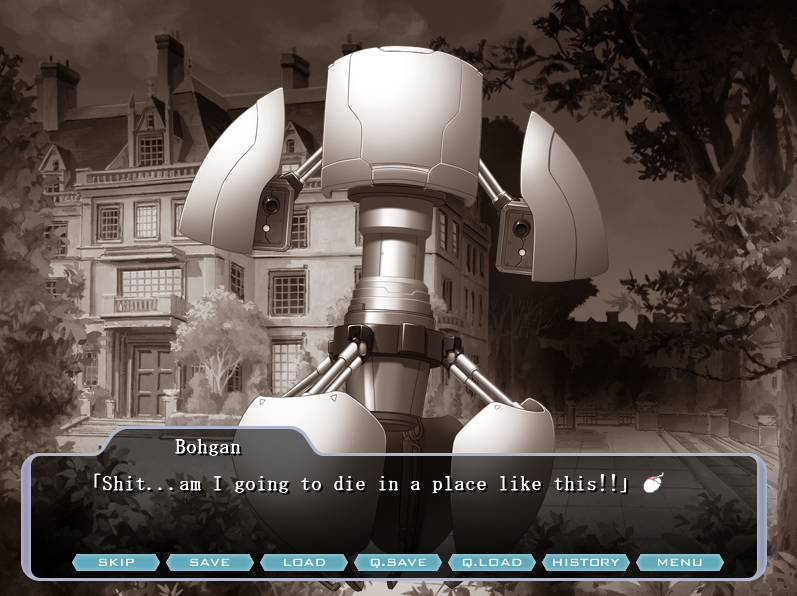The image size is (797, 596).
Task: Show the dialogue HISTORY log
Action: (586, 562)
